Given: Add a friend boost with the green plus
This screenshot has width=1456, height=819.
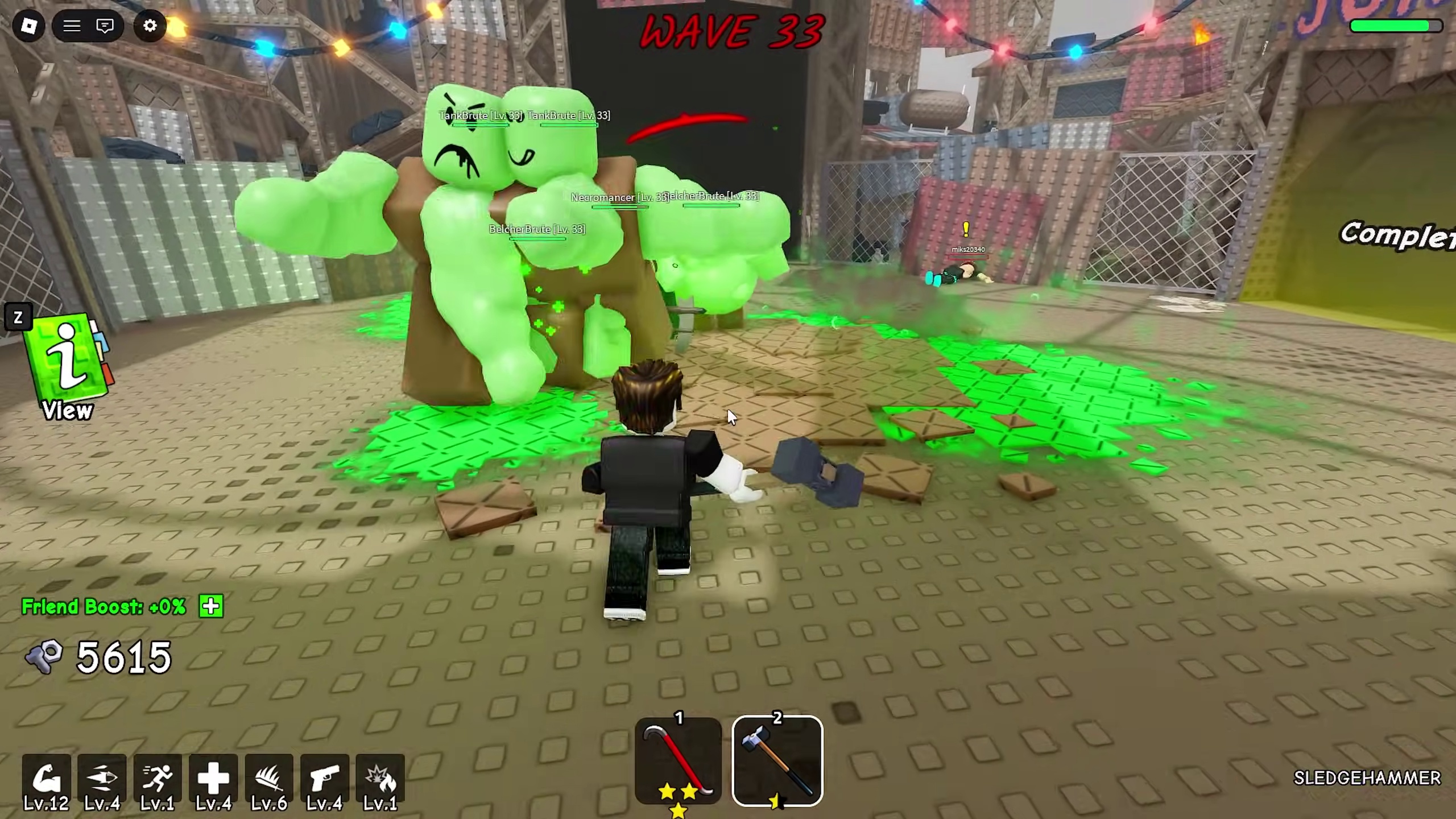Looking at the screenshot, I should pyautogui.click(x=211, y=606).
